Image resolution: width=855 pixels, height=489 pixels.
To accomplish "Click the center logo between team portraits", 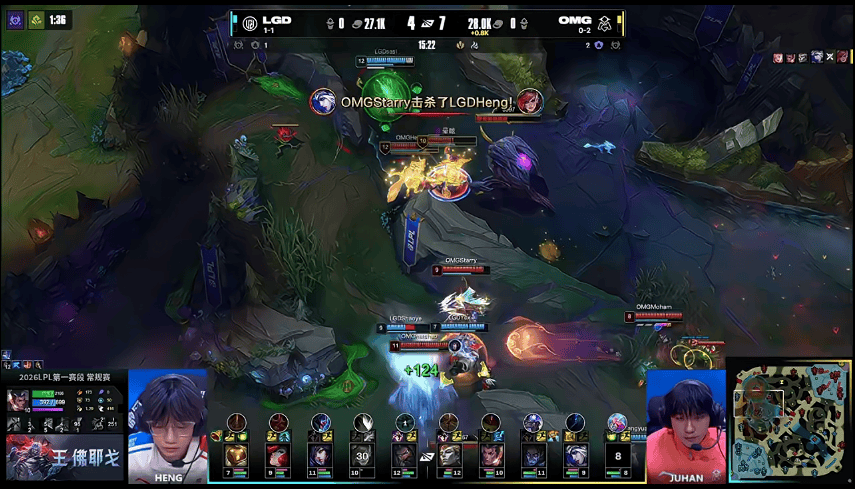I will click(x=427, y=458).
